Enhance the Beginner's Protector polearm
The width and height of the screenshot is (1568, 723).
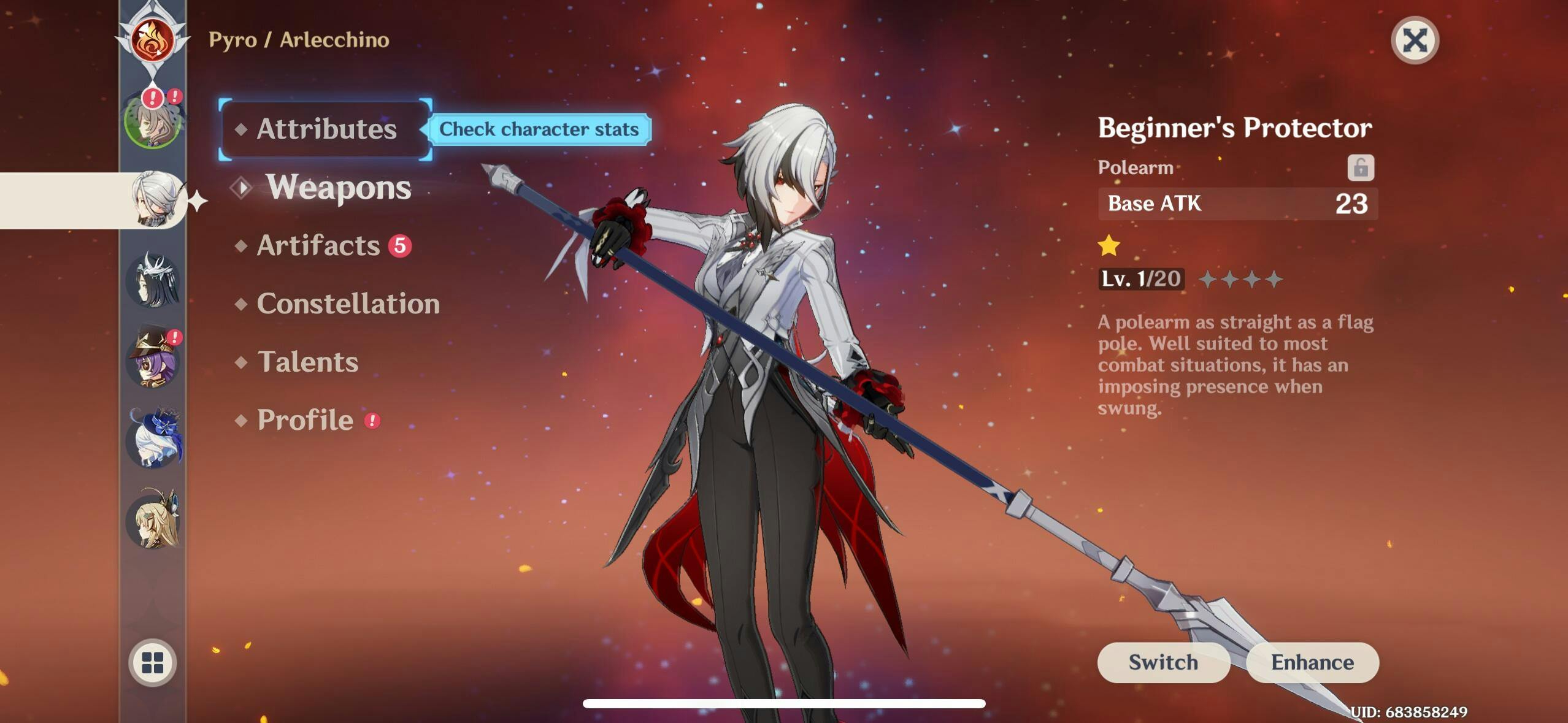[x=1312, y=662]
